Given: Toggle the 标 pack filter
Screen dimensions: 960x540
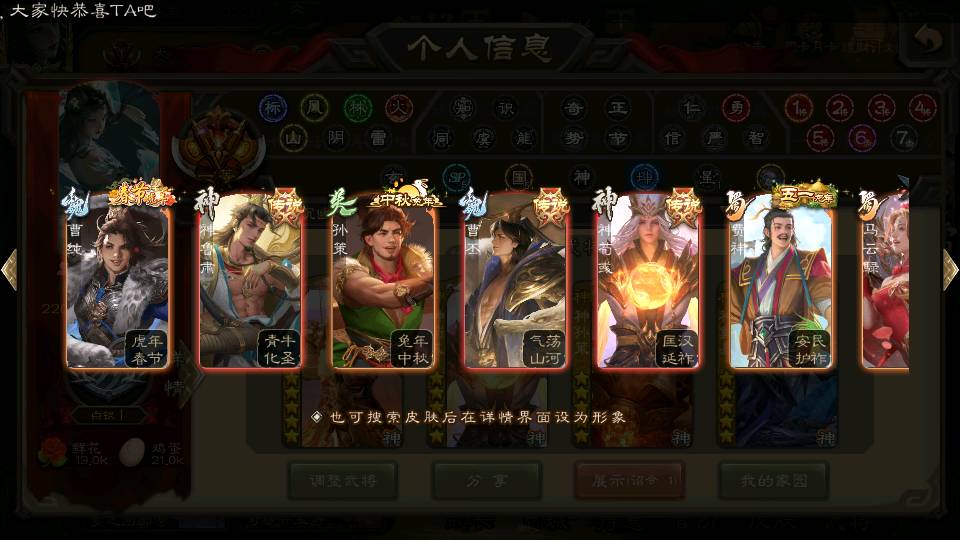Looking at the screenshot, I should coord(273,108).
